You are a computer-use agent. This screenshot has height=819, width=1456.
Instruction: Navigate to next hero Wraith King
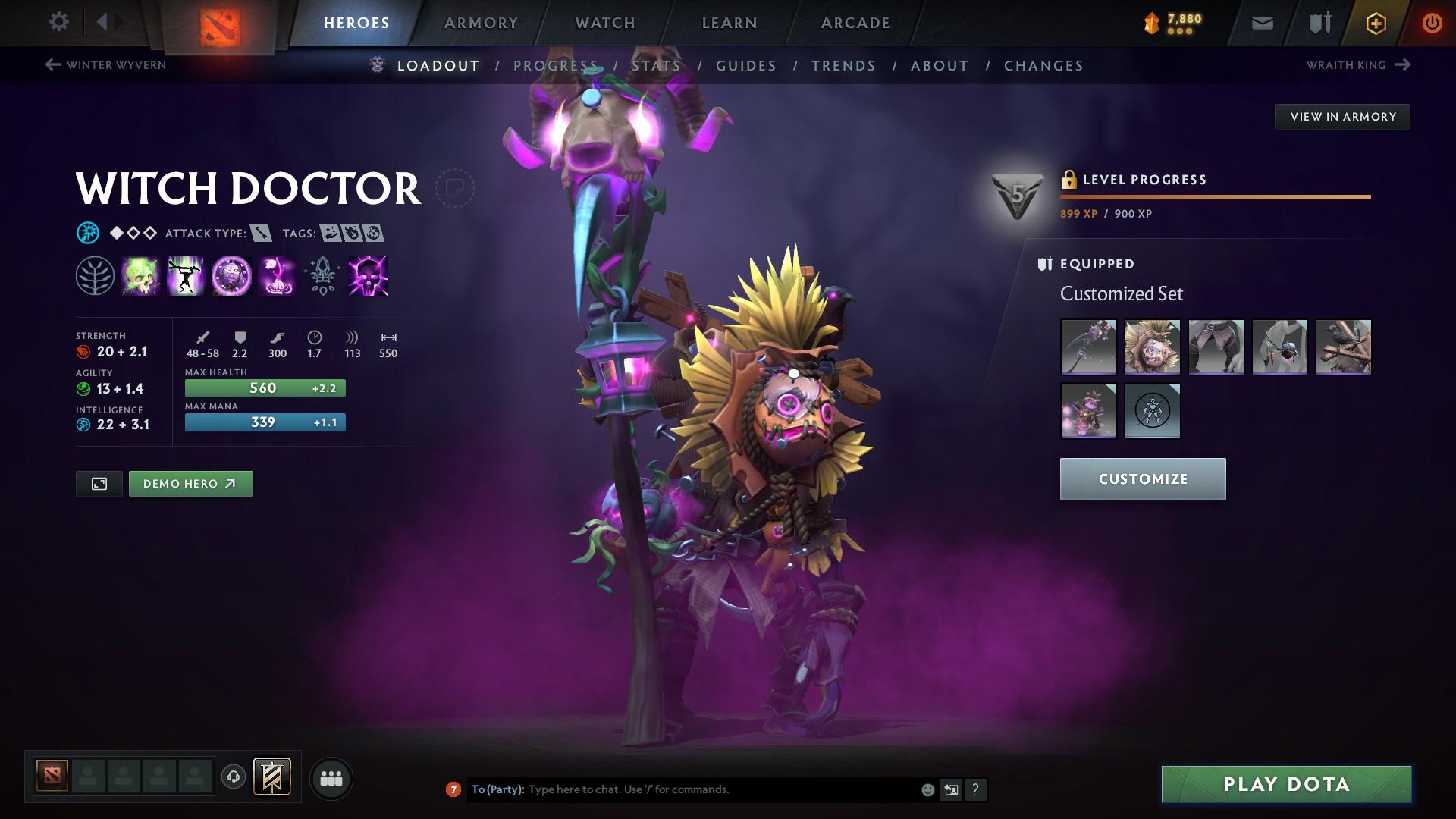(1357, 65)
